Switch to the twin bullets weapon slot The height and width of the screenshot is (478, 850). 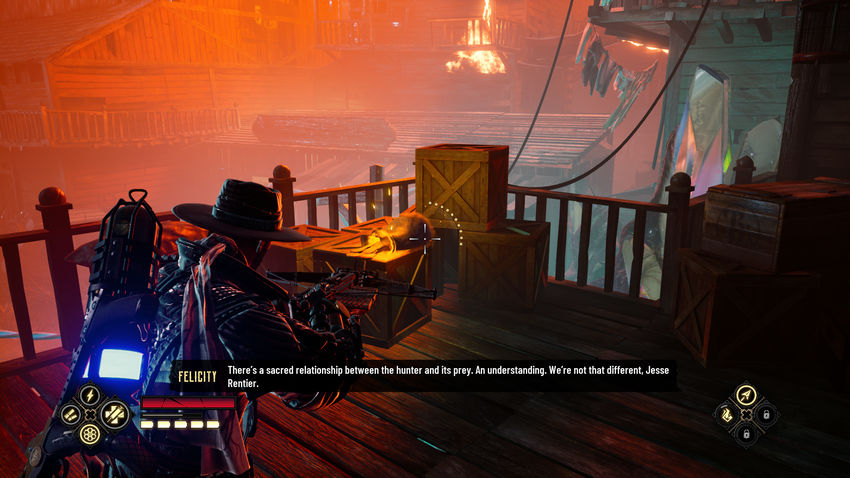click(x=70, y=414)
